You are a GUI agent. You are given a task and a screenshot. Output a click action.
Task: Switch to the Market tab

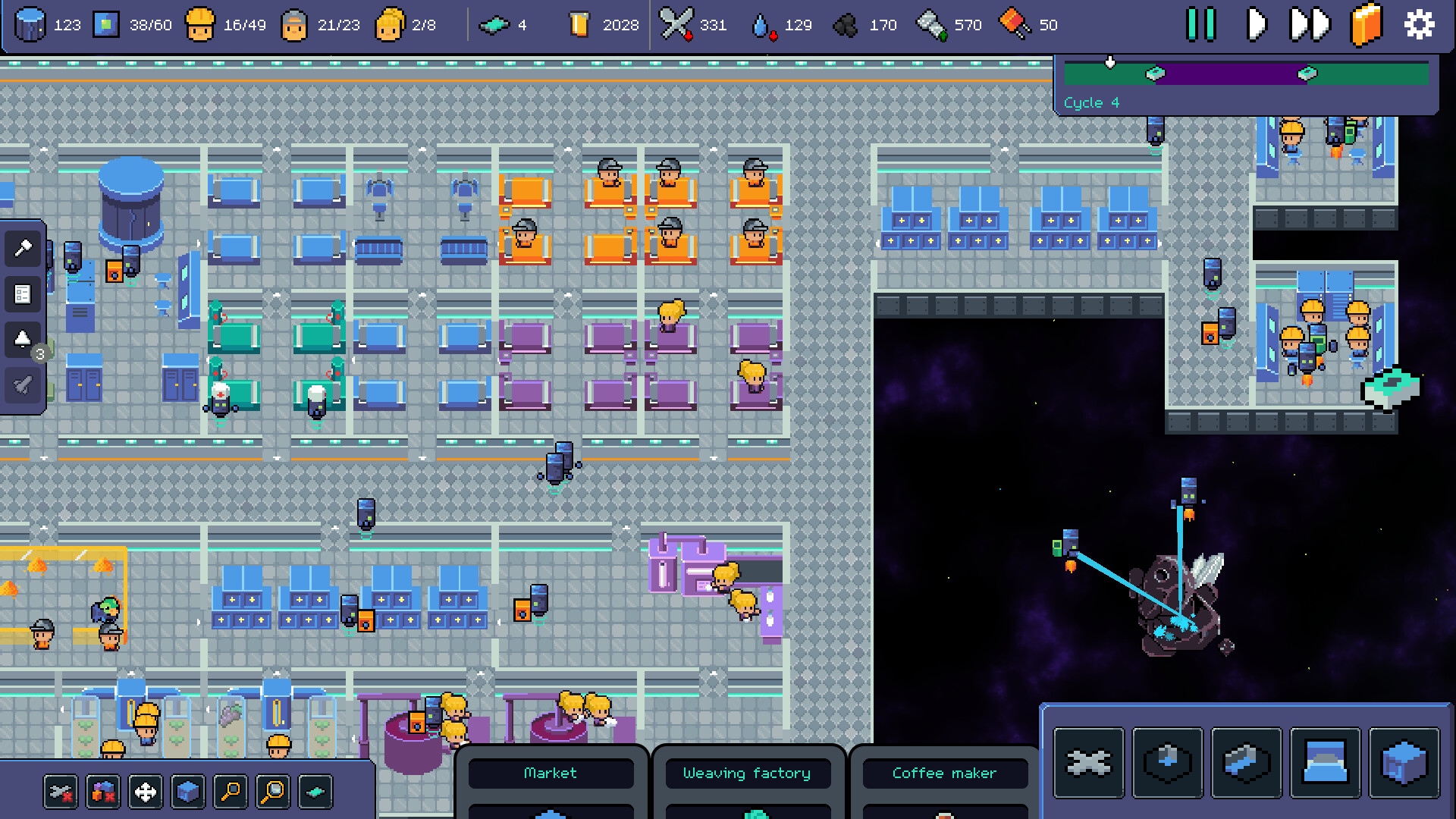tap(551, 773)
